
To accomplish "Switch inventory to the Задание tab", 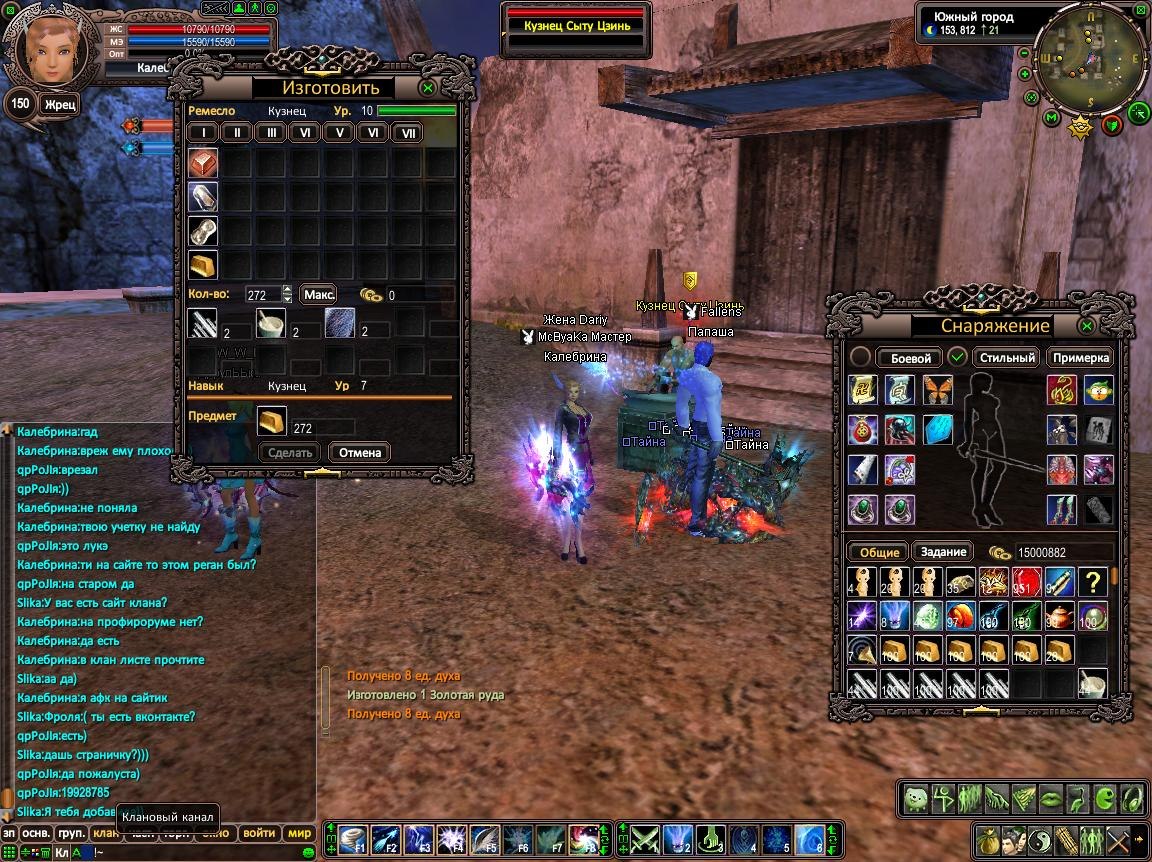I will [943, 552].
